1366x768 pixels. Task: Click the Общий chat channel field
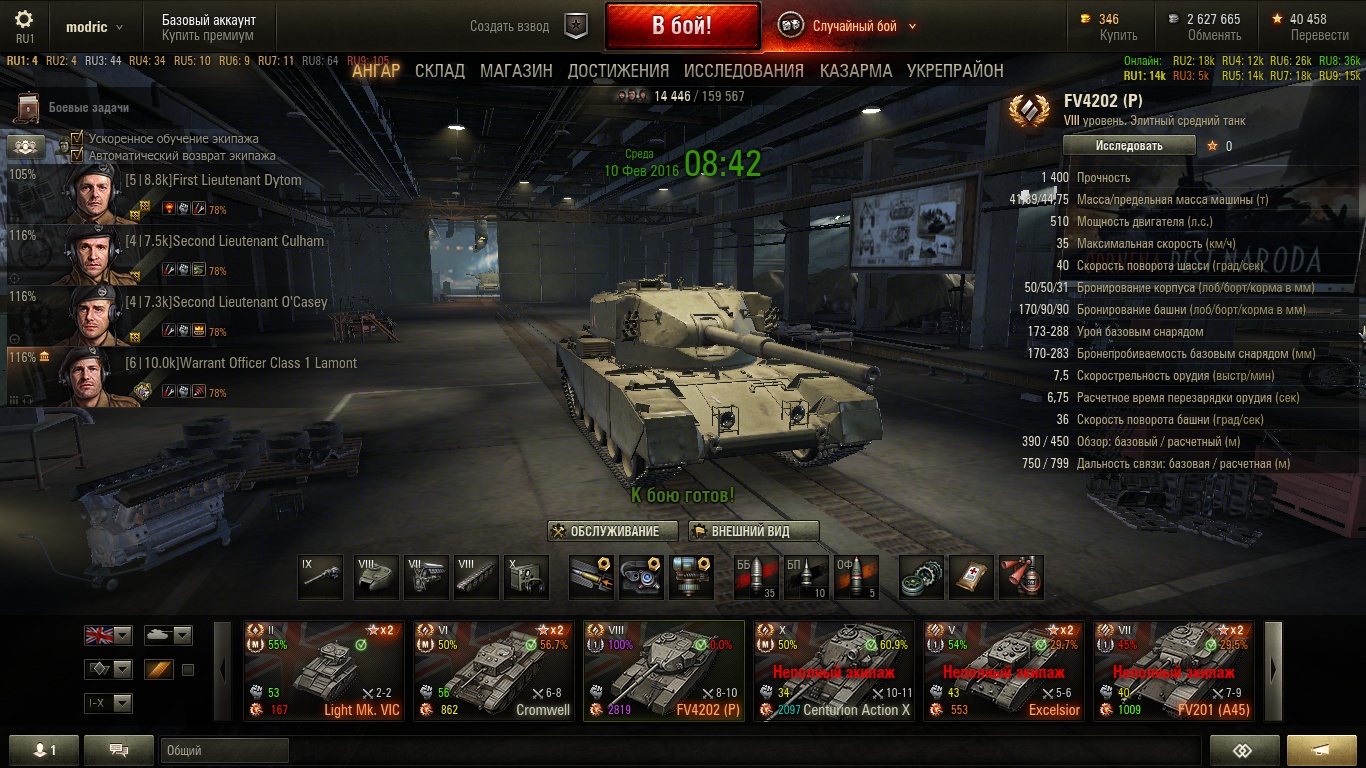224,750
